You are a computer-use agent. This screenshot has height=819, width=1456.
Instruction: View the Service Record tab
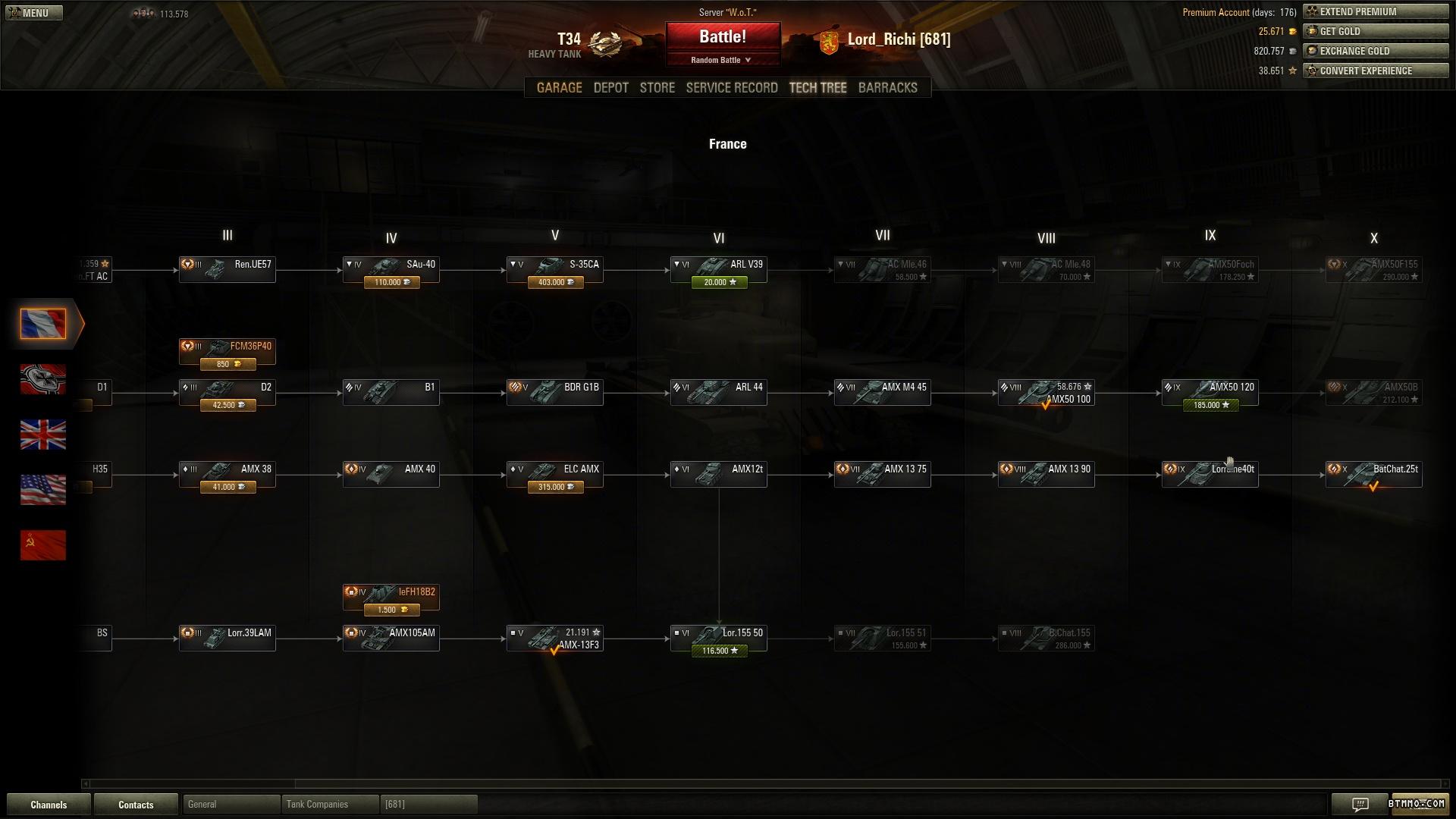(731, 88)
